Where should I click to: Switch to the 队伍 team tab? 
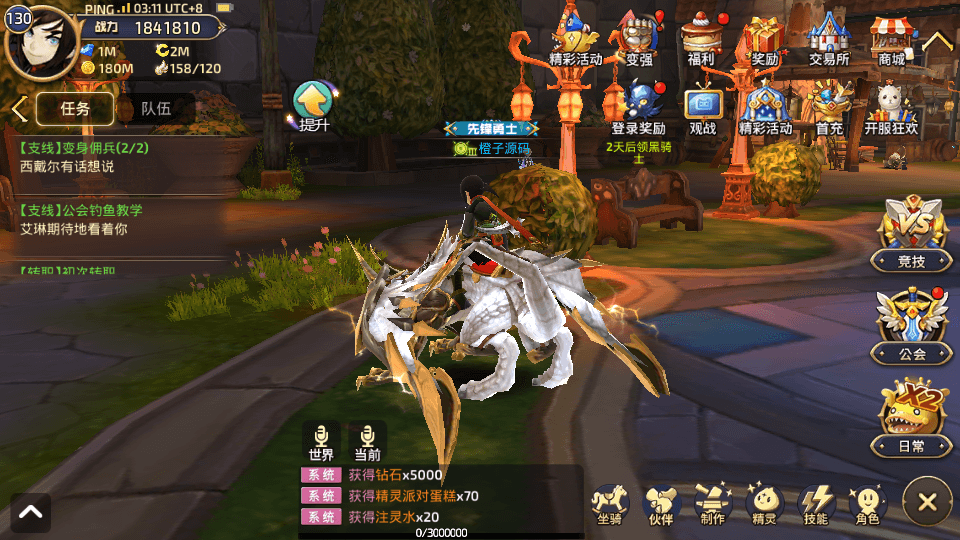tap(155, 109)
